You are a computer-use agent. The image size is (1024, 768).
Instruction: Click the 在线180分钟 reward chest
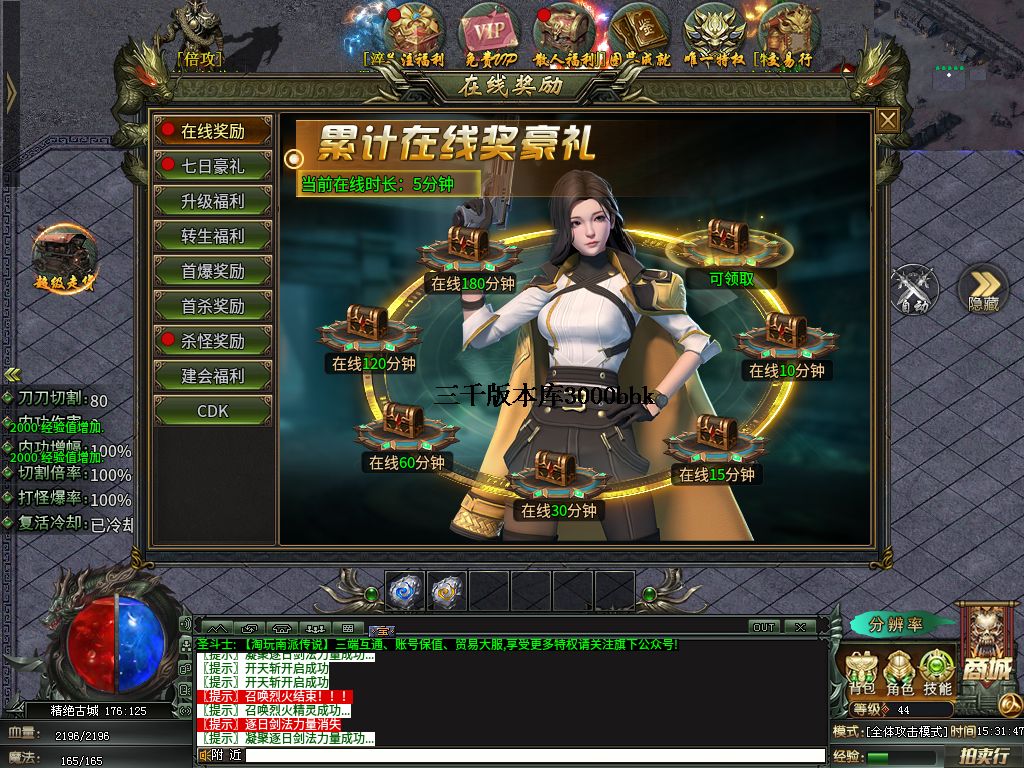tap(468, 246)
